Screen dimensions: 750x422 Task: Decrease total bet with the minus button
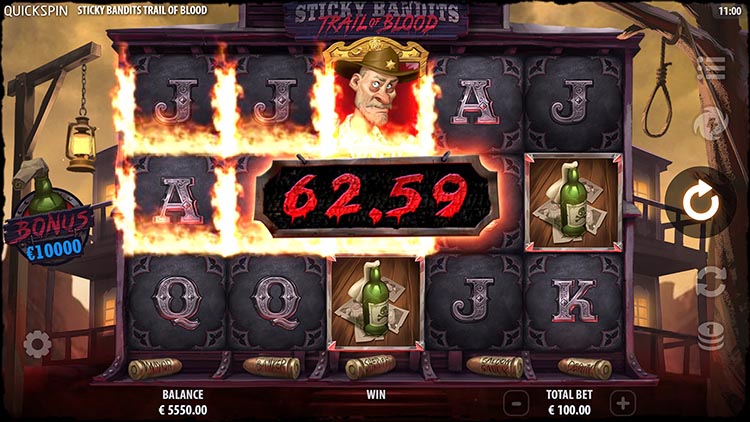(515, 403)
